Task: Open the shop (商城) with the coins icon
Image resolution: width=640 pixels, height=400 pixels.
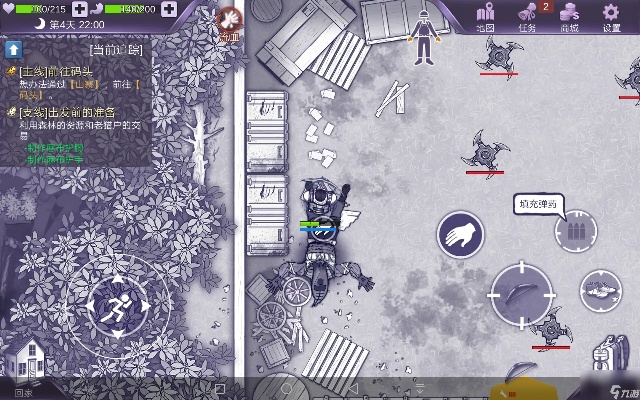Action: [x=569, y=17]
